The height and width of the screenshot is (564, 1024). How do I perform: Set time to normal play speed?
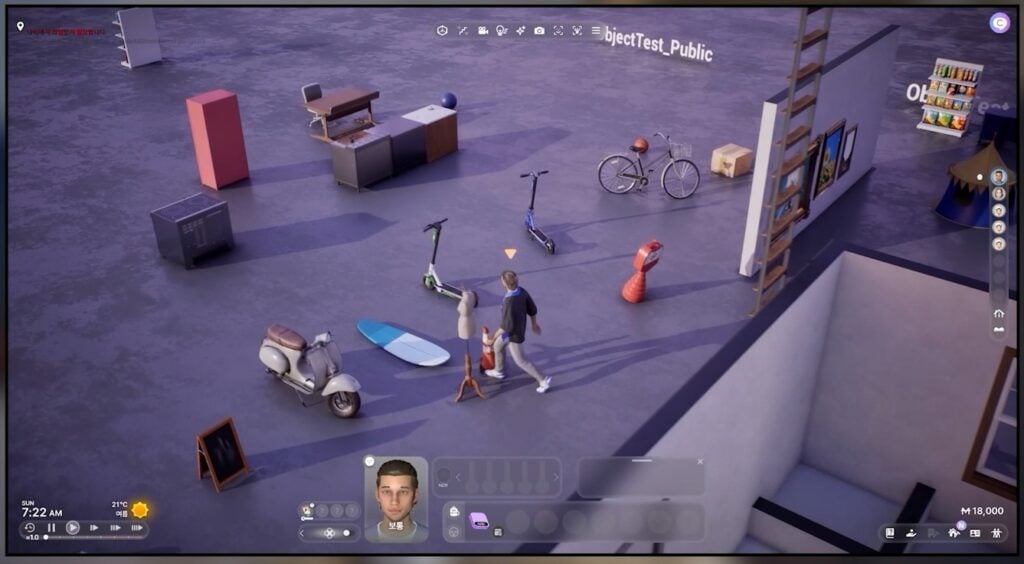tap(73, 528)
